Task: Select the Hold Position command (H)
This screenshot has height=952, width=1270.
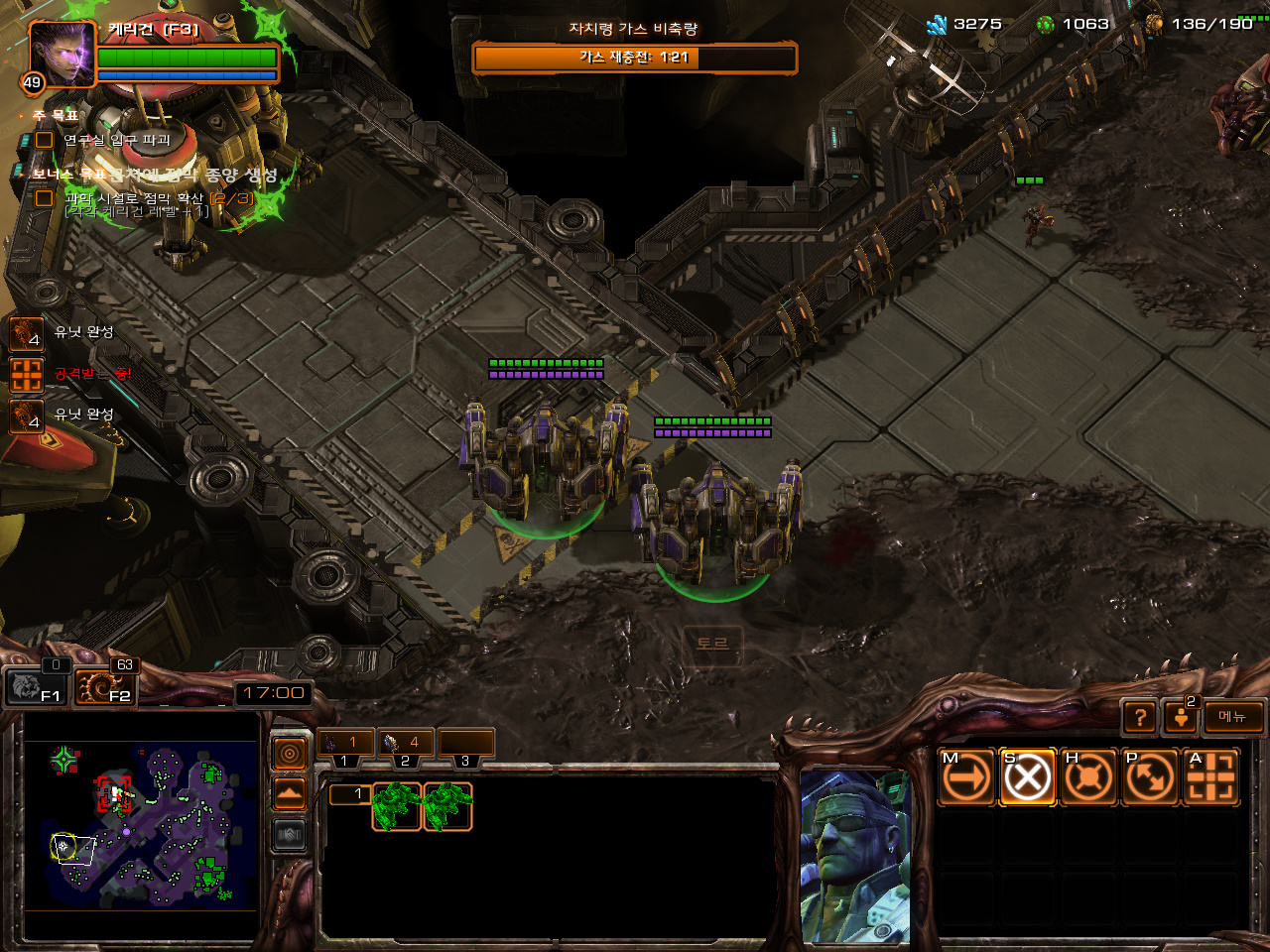Action: 1088,776
